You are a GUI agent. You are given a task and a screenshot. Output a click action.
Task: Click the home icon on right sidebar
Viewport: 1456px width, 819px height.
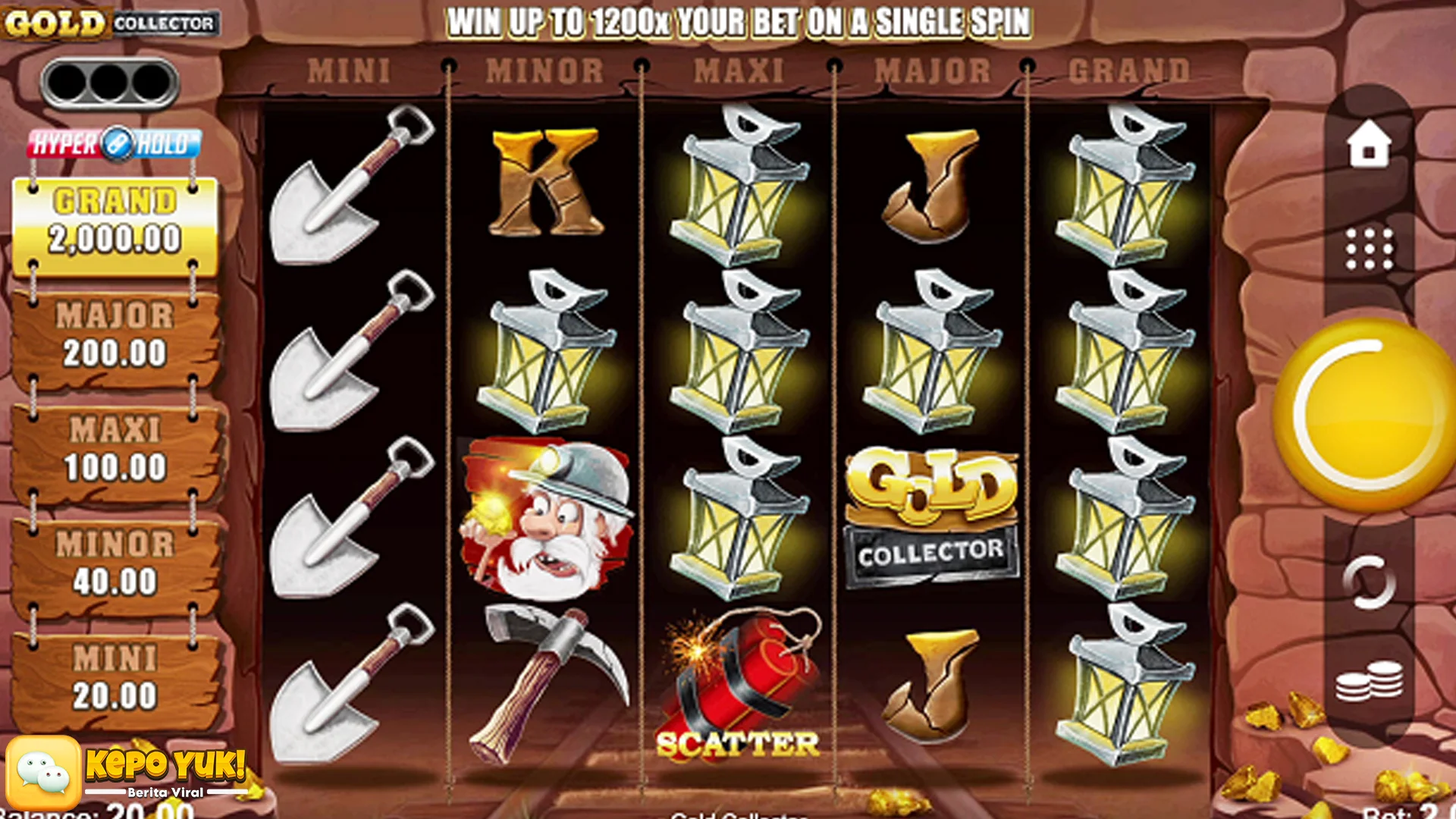1369,145
